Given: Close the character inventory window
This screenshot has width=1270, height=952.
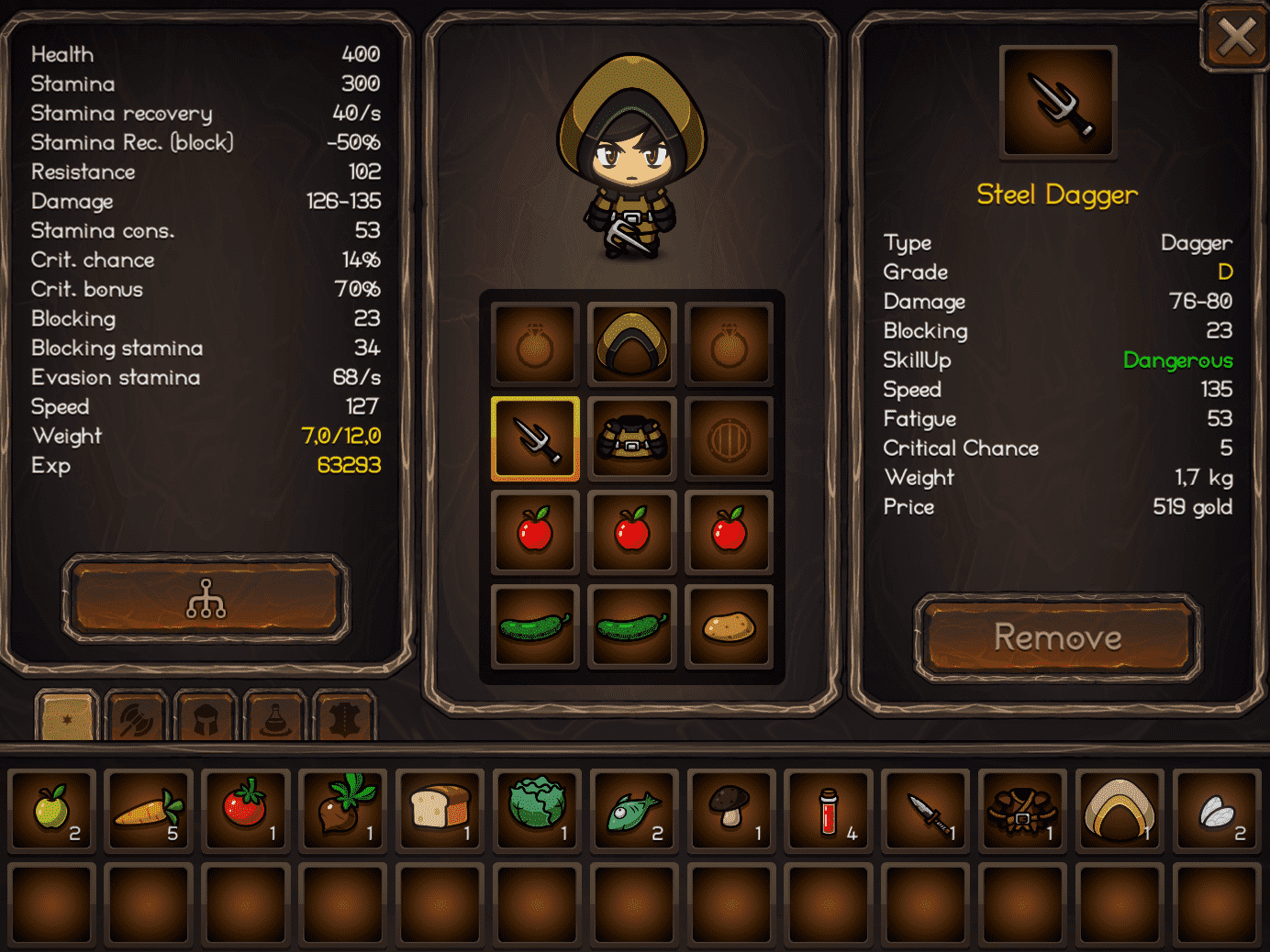Looking at the screenshot, I should click(x=1236, y=38).
